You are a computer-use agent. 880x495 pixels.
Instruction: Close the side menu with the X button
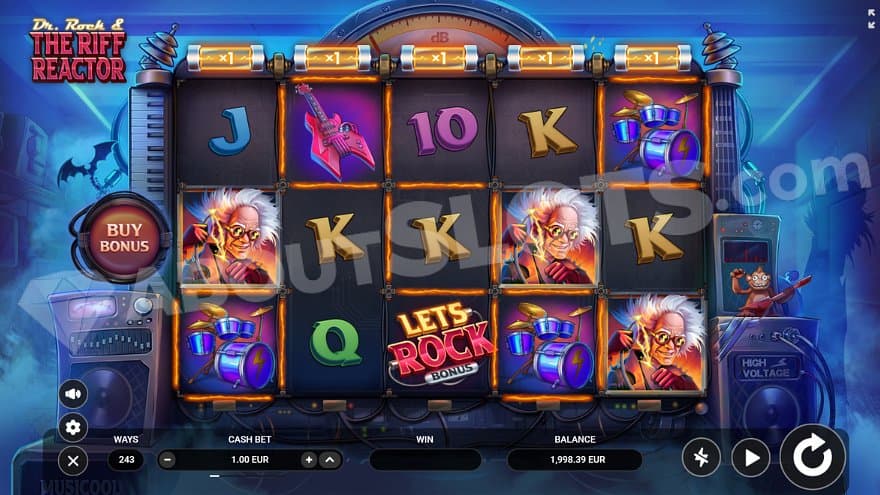click(x=72, y=461)
